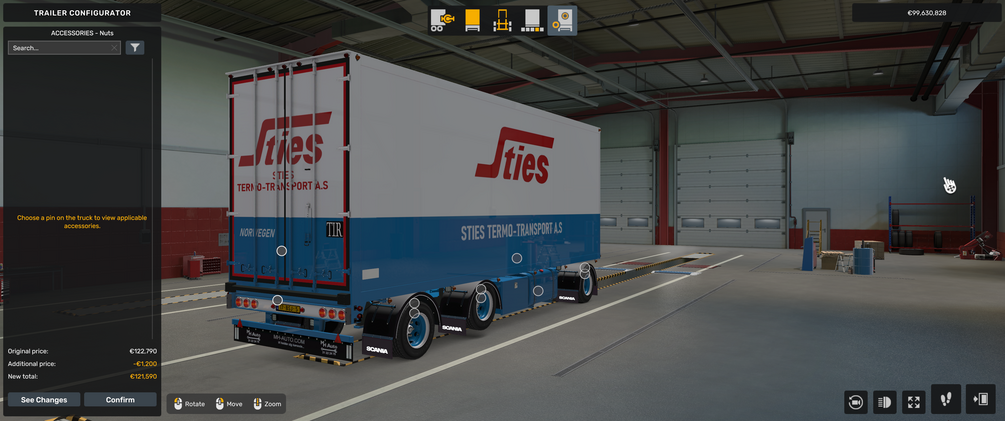Toggle the trailer lights preview
1005x421 pixels.
[885, 402]
